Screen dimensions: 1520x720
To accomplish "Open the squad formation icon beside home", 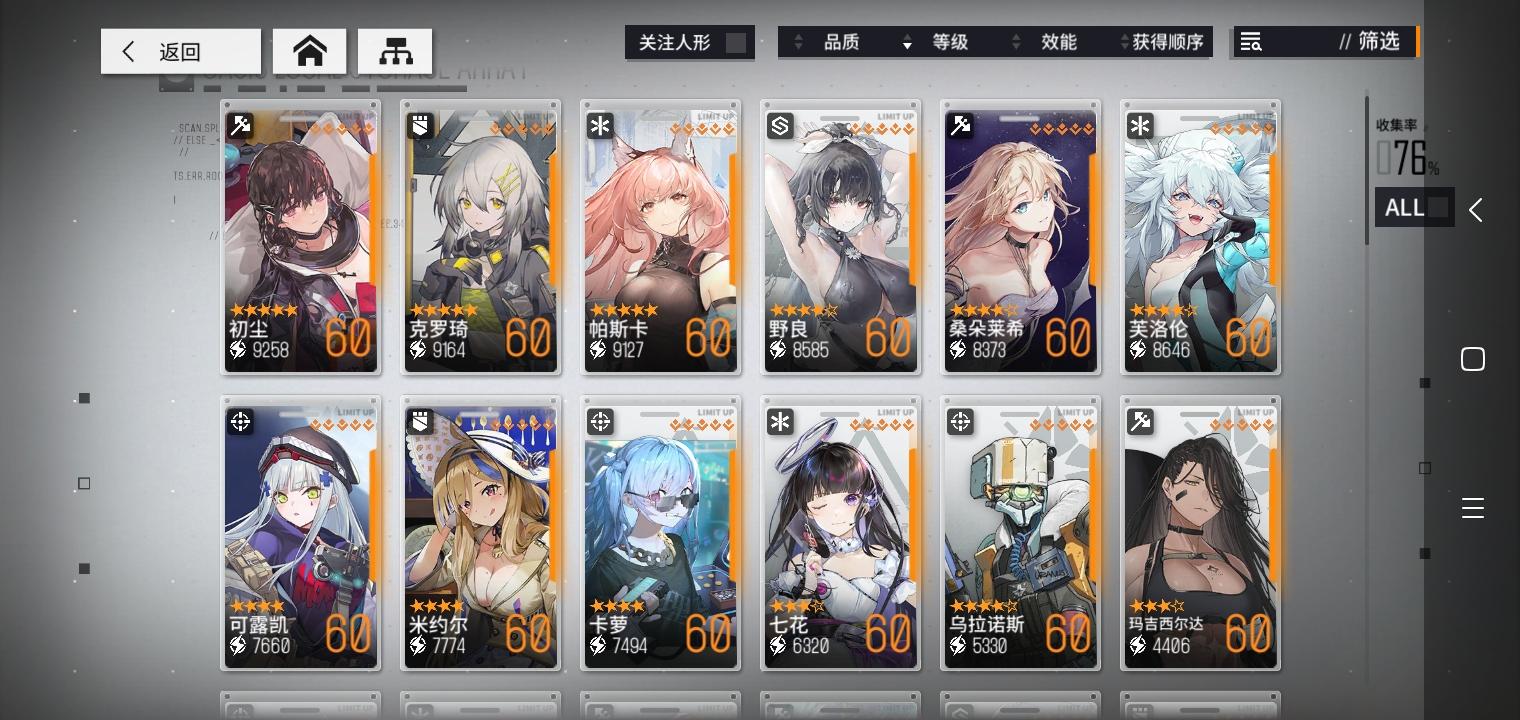I will tap(397, 50).
